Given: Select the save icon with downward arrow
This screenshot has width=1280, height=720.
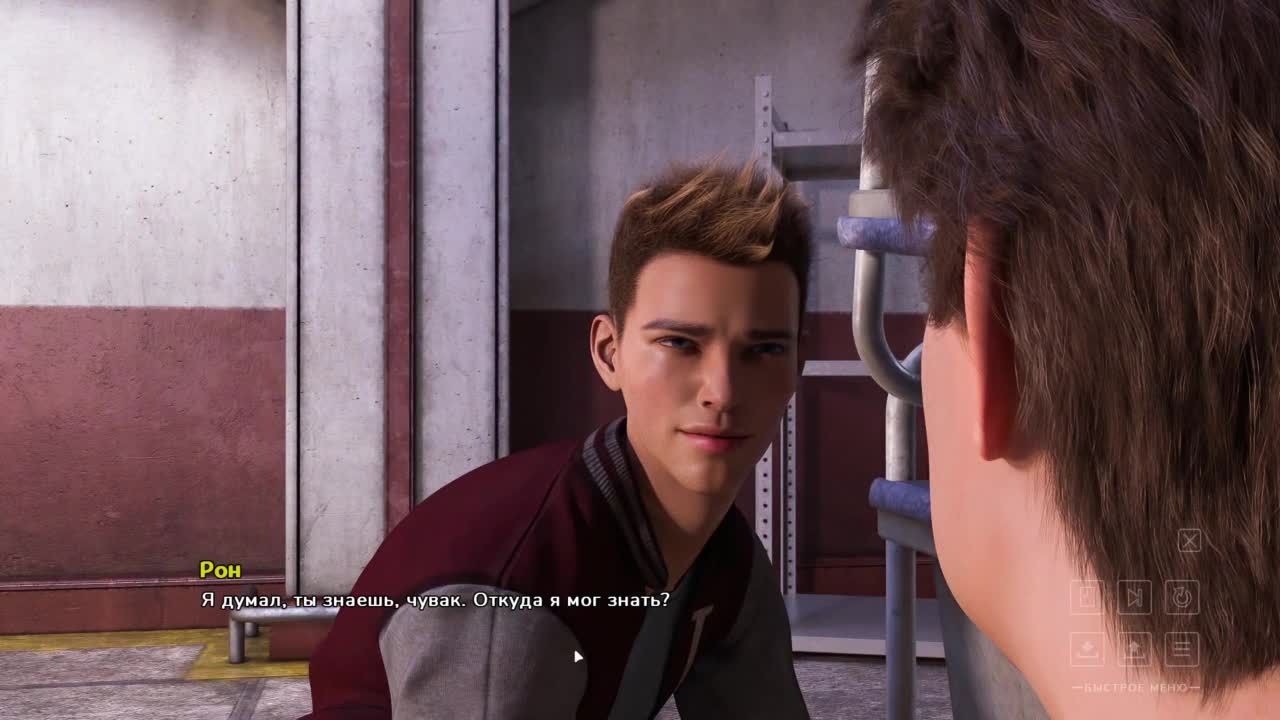Looking at the screenshot, I should (1087, 649).
